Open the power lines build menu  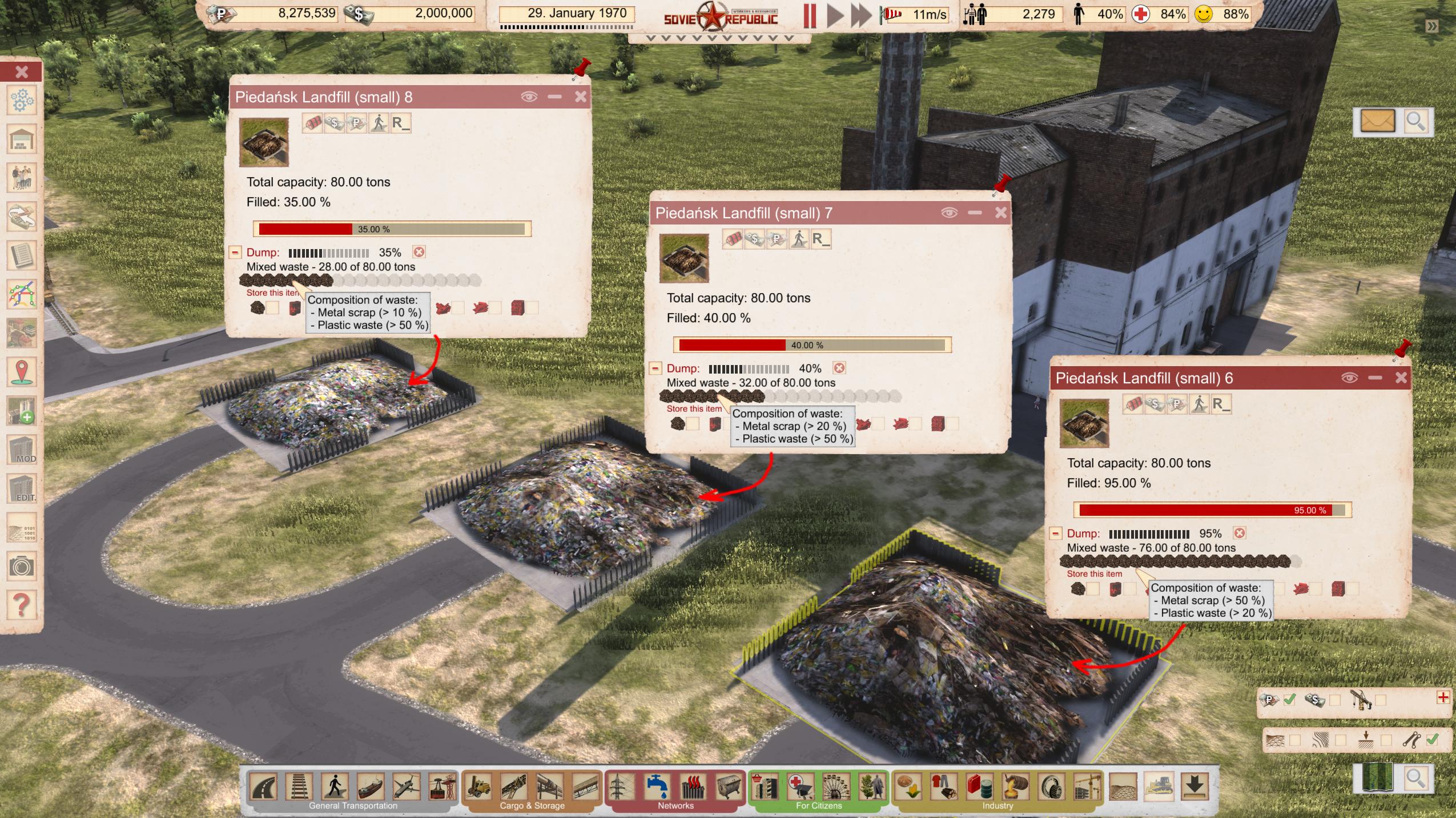(x=621, y=787)
